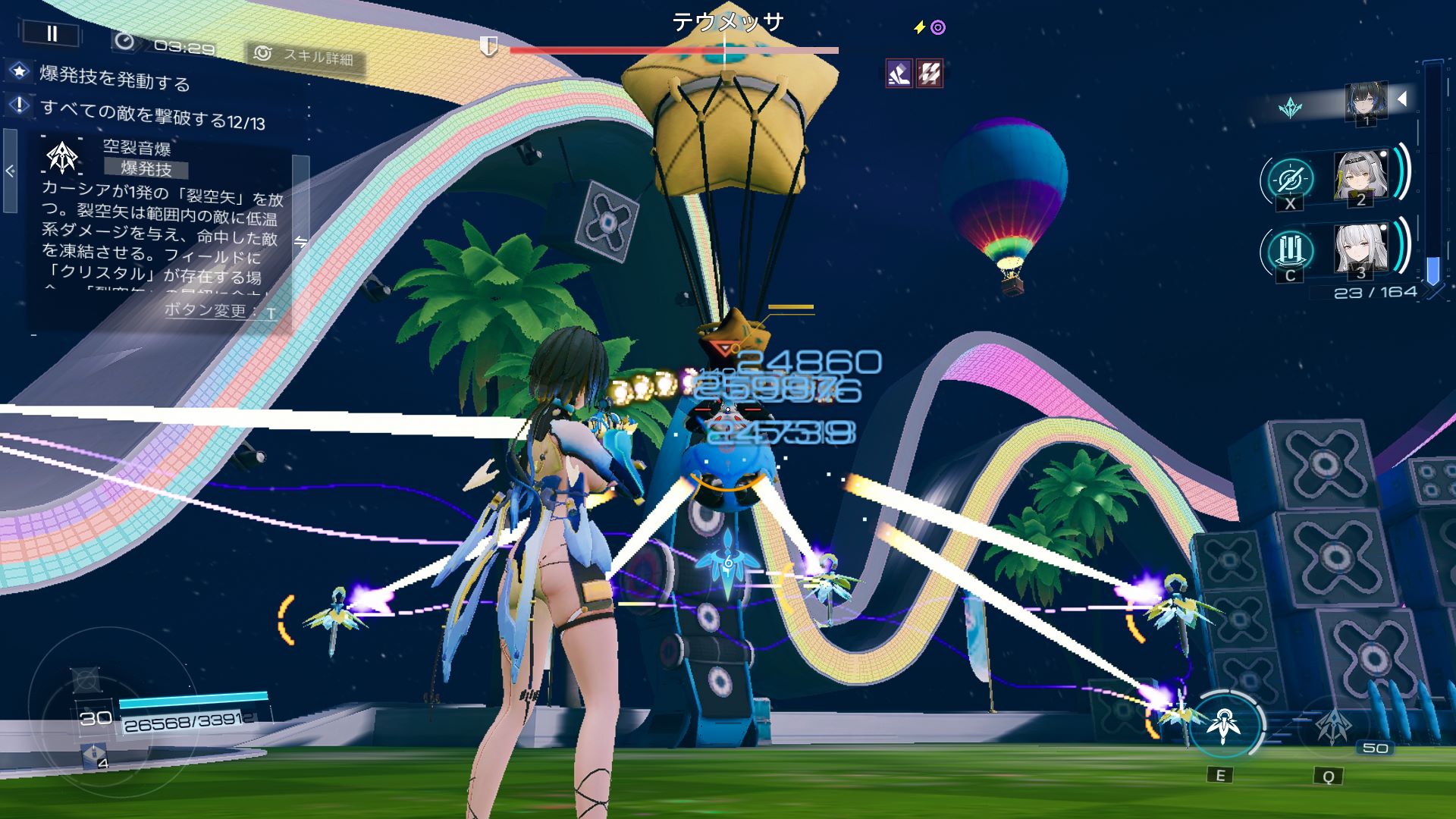Activate the pillar support skill icon
1456x819 pixels.
coord(1289,249)
